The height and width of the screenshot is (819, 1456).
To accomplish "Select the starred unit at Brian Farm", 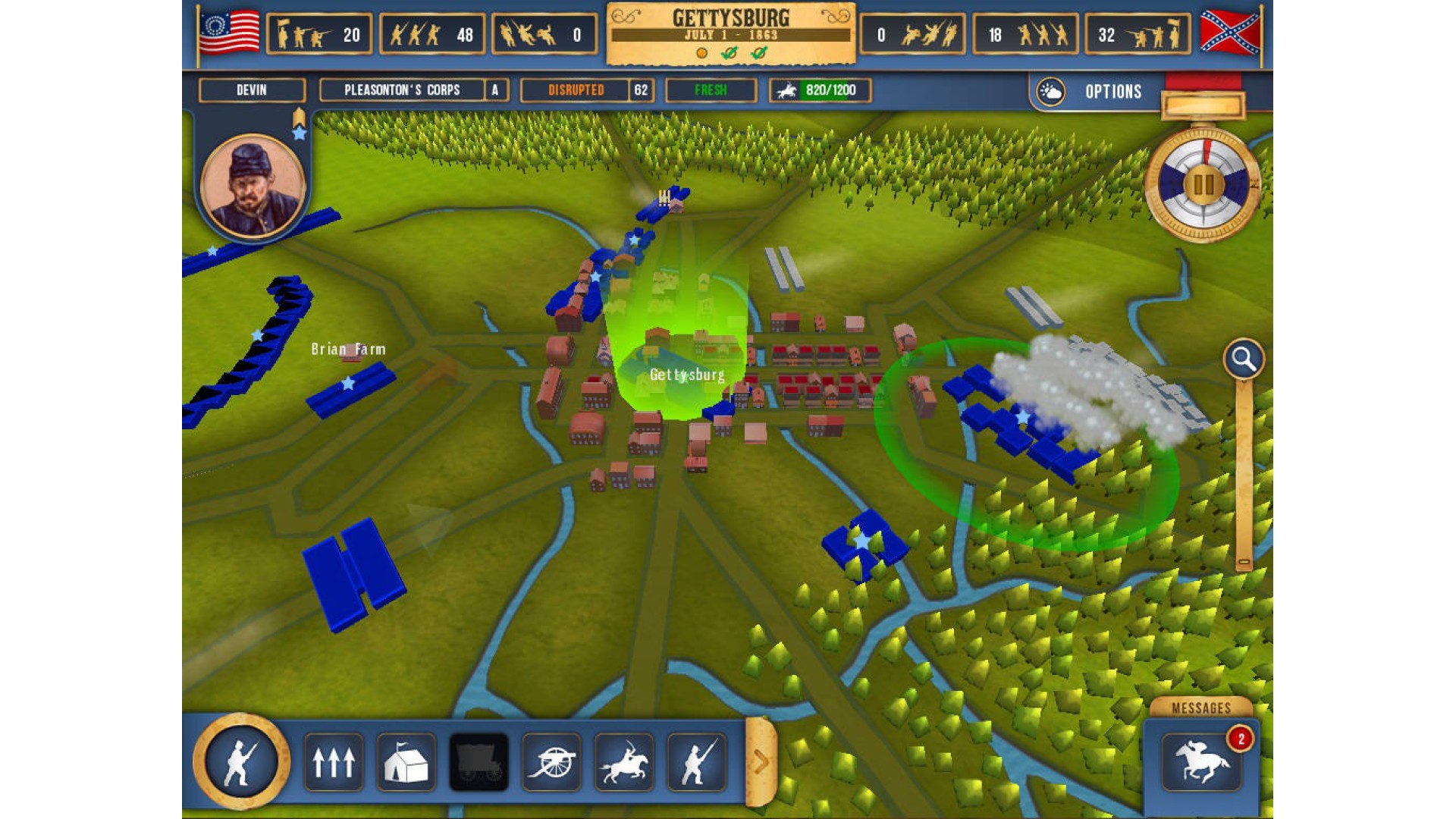I will tap(349, 386).
